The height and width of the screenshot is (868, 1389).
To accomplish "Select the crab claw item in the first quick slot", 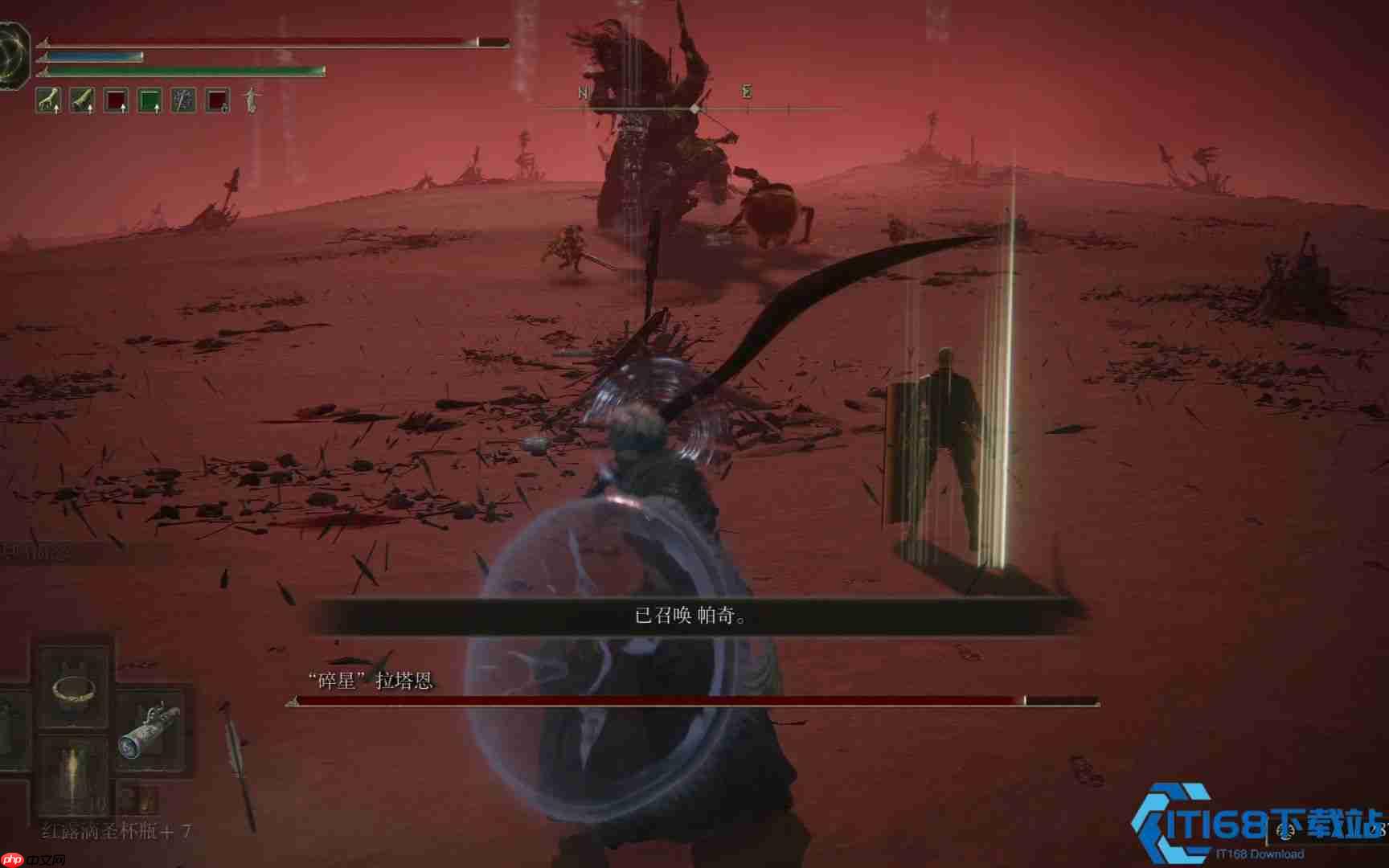I will [48, 100].
